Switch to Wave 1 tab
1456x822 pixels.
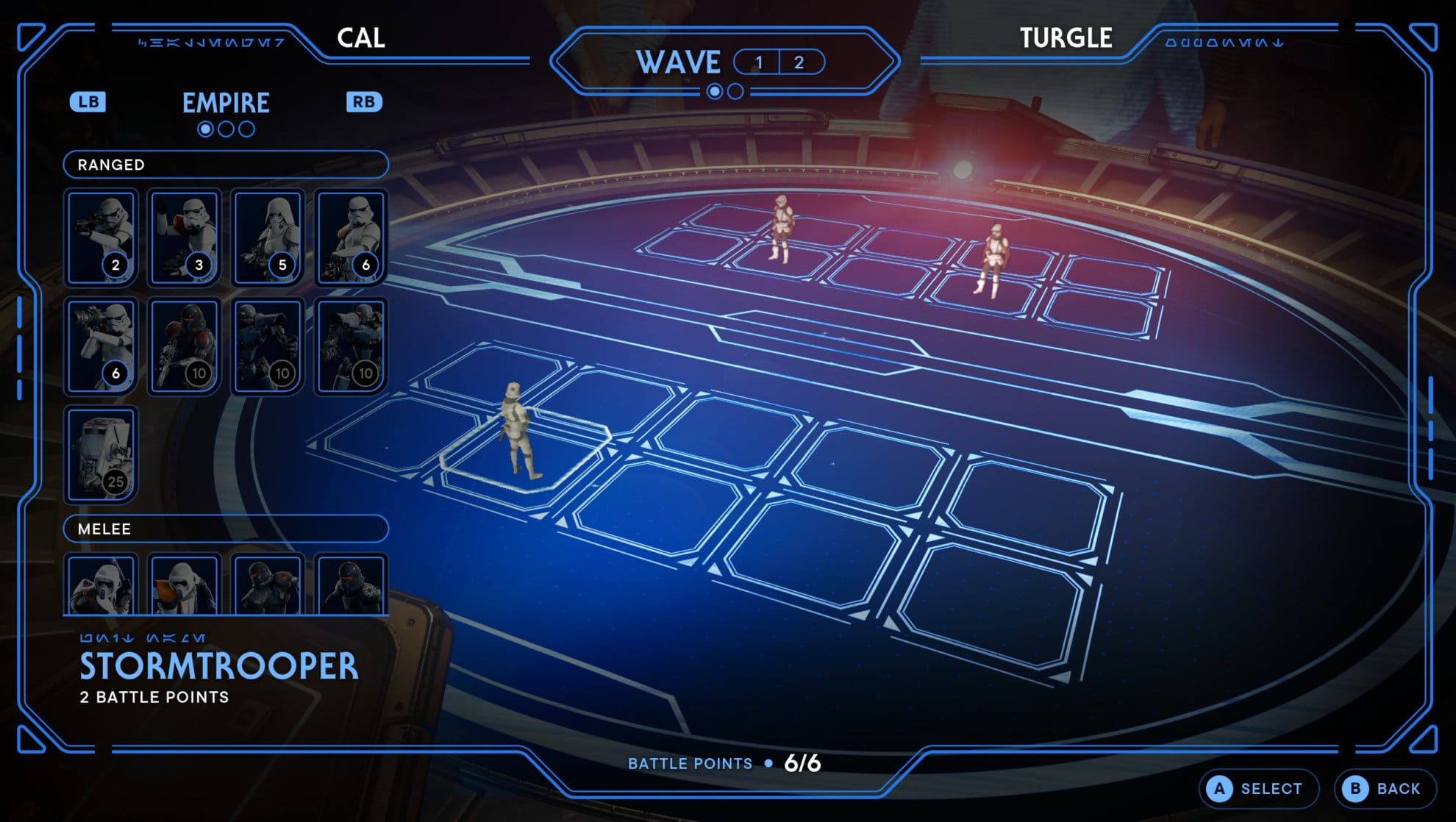tap(756, 63)
